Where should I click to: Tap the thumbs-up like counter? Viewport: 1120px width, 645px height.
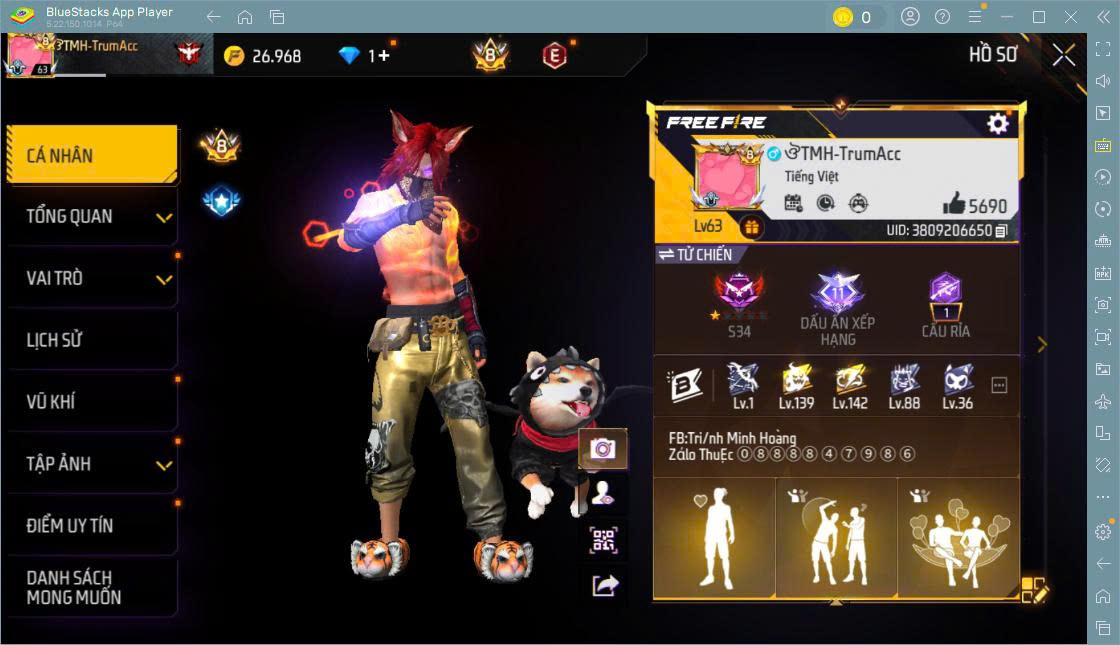(x=974, y=205)
